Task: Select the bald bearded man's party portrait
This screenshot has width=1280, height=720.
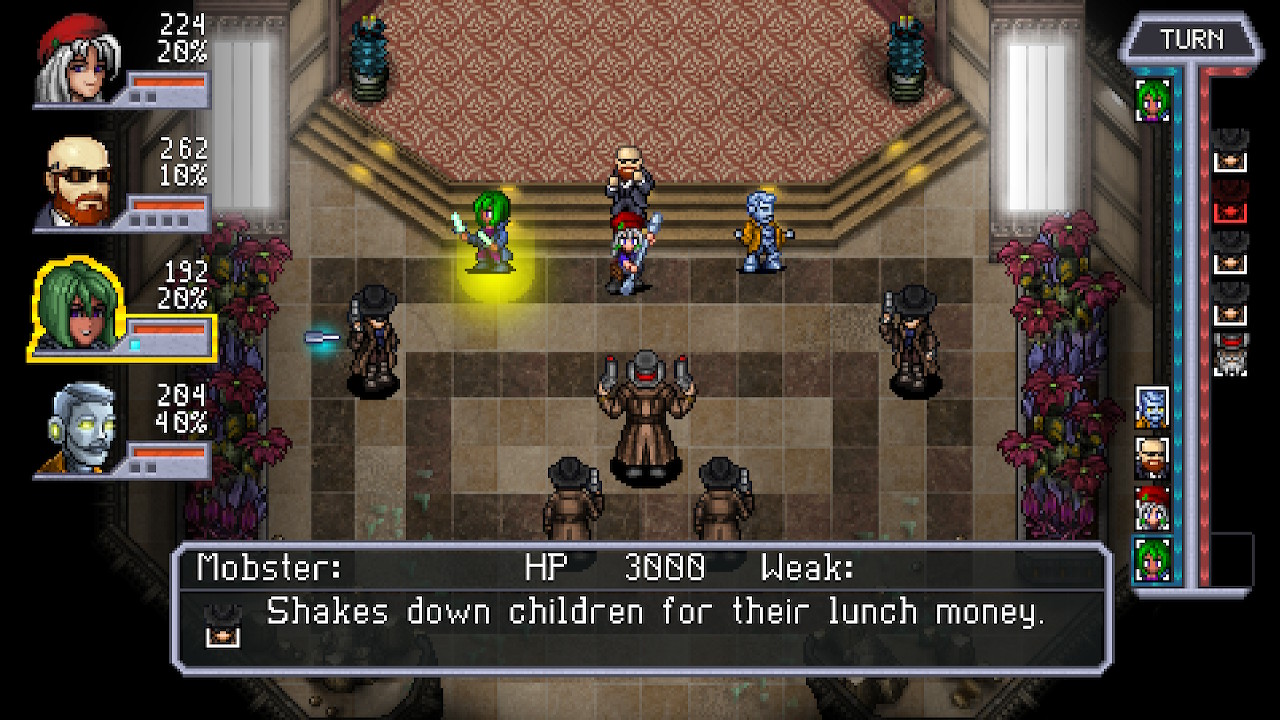Action: pyautogui.click(x=78, y=184)
